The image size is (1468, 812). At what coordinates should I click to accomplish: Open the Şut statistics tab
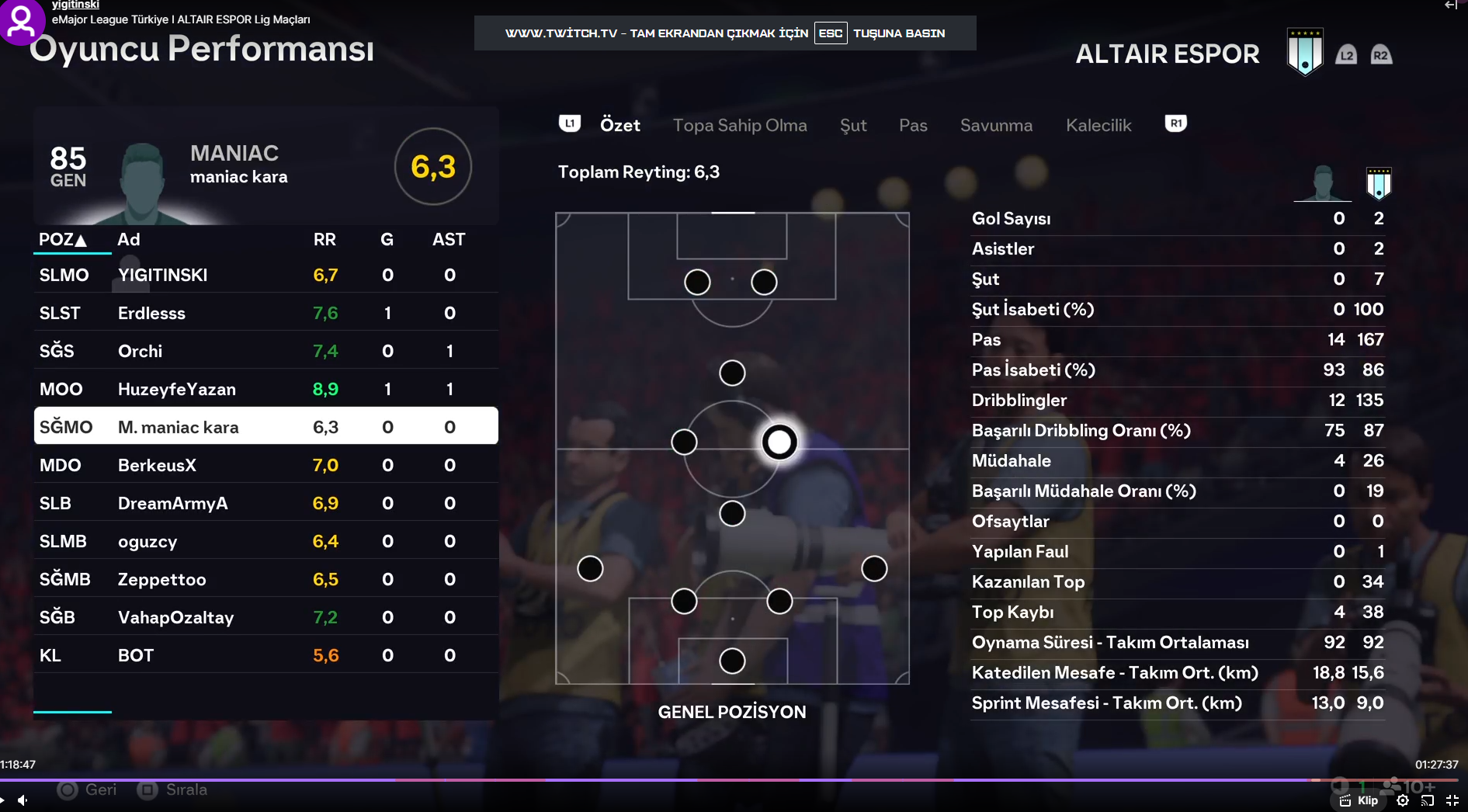point(852,125)
